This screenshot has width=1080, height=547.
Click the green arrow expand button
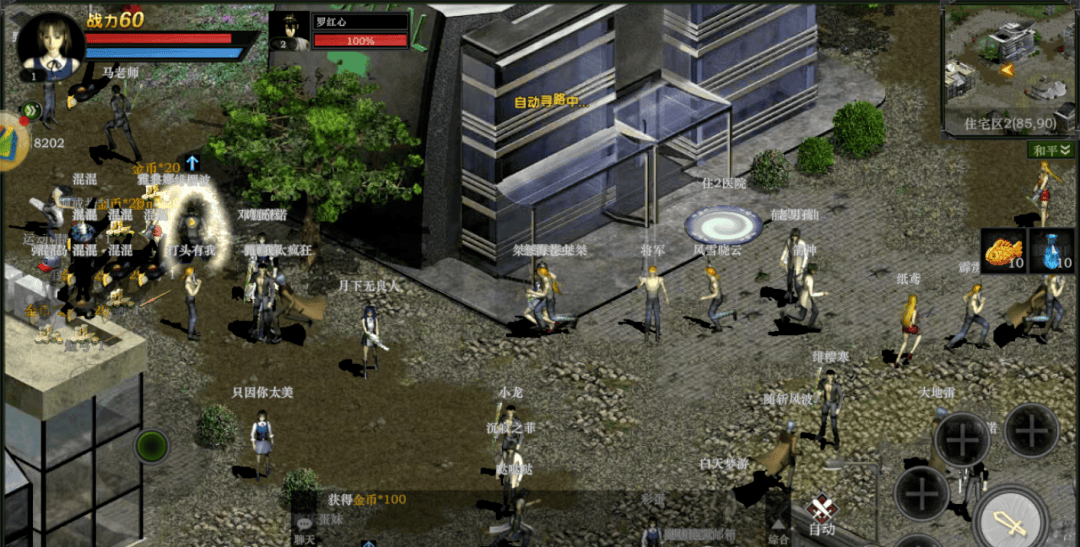pyautogui.click(x=32, y=111)
